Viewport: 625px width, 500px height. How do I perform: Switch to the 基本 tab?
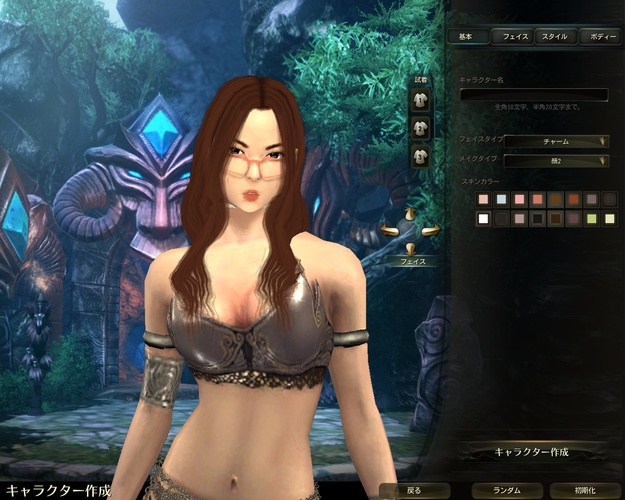(x=467, y=36)
